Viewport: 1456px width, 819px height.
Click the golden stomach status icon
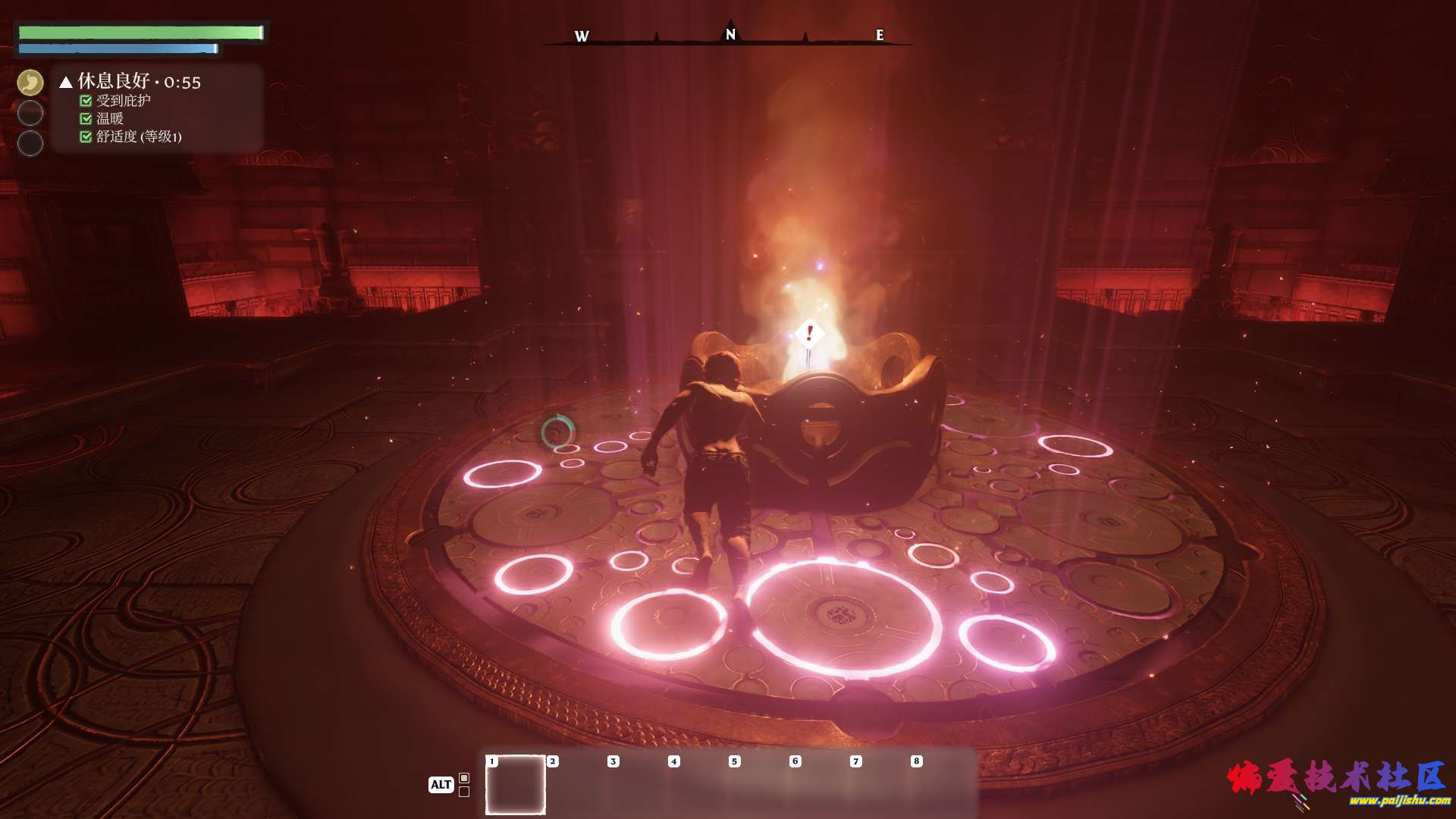click(30, 83)
